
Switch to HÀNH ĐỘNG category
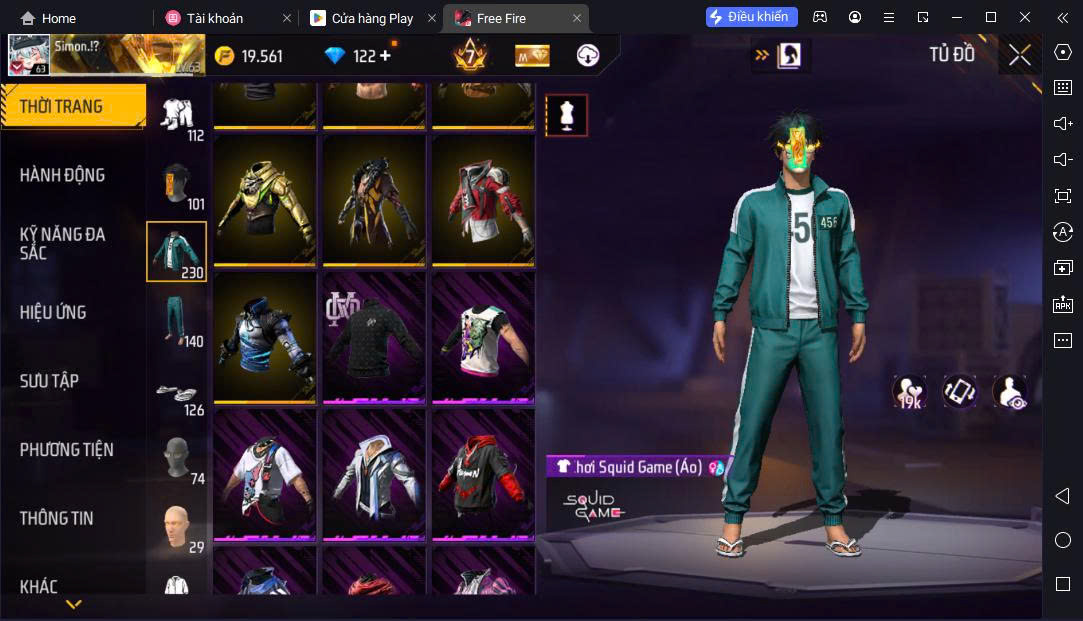[x=62, y=175]
